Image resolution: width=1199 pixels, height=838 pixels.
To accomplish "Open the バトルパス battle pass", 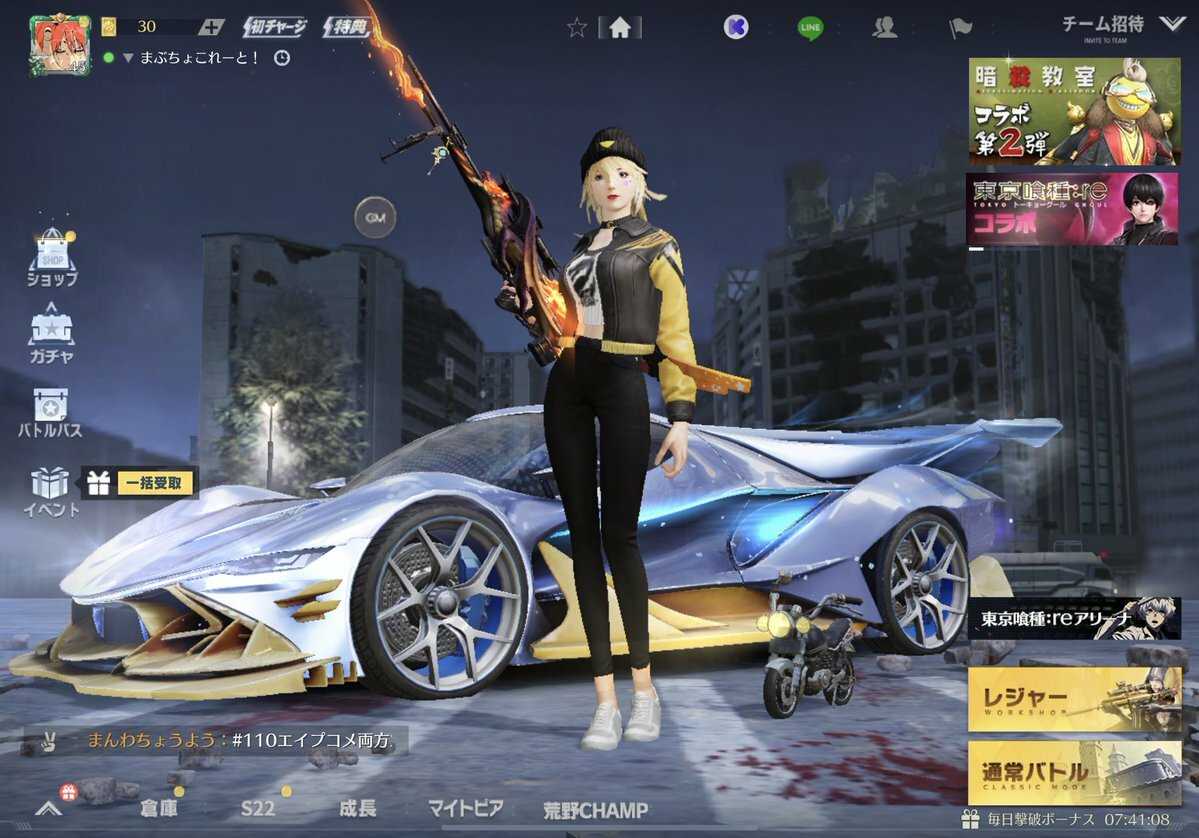I will [x=50, y=413].
